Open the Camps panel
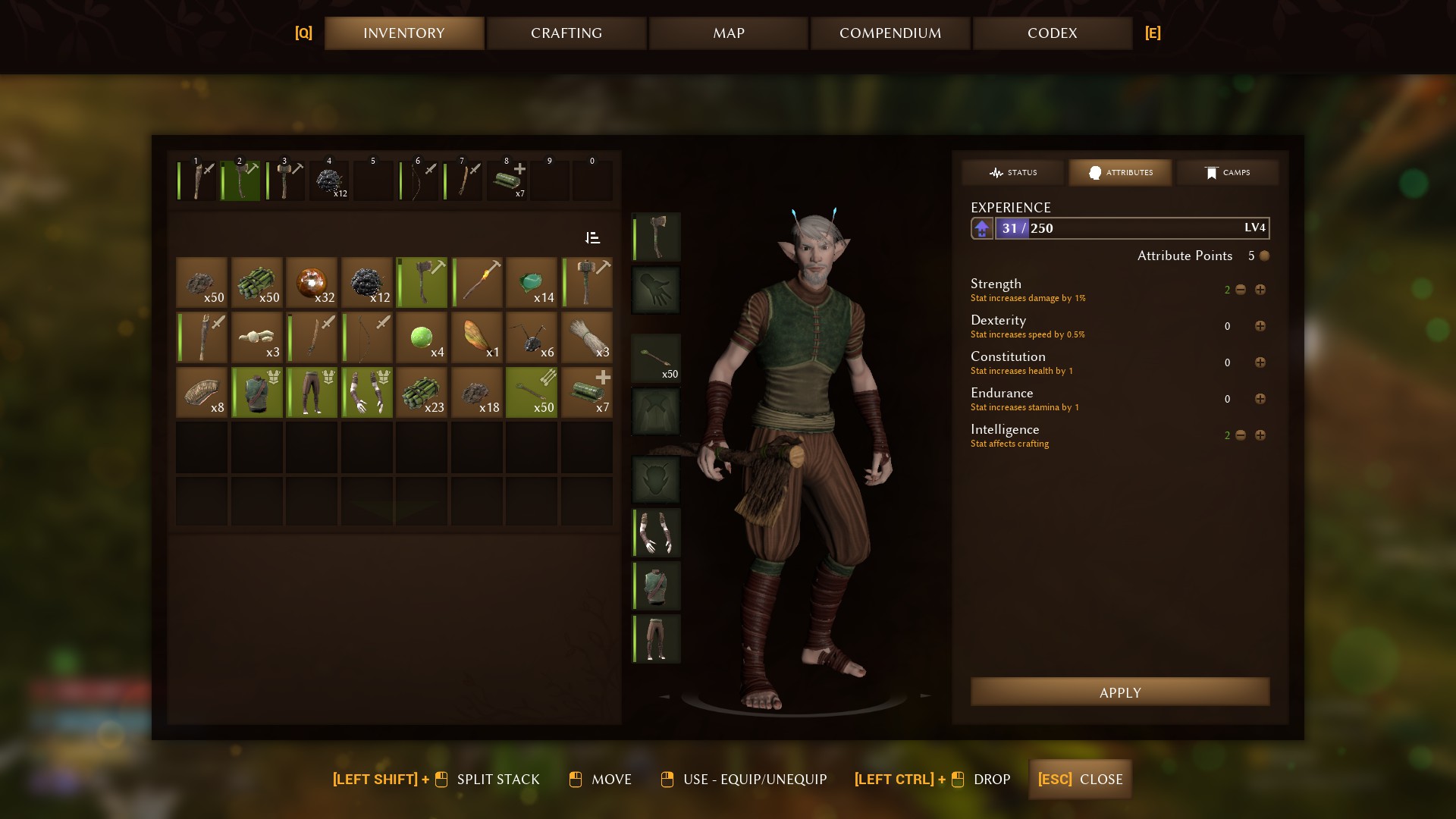Screen dimensions: 1456x819 click(1227, 173)
